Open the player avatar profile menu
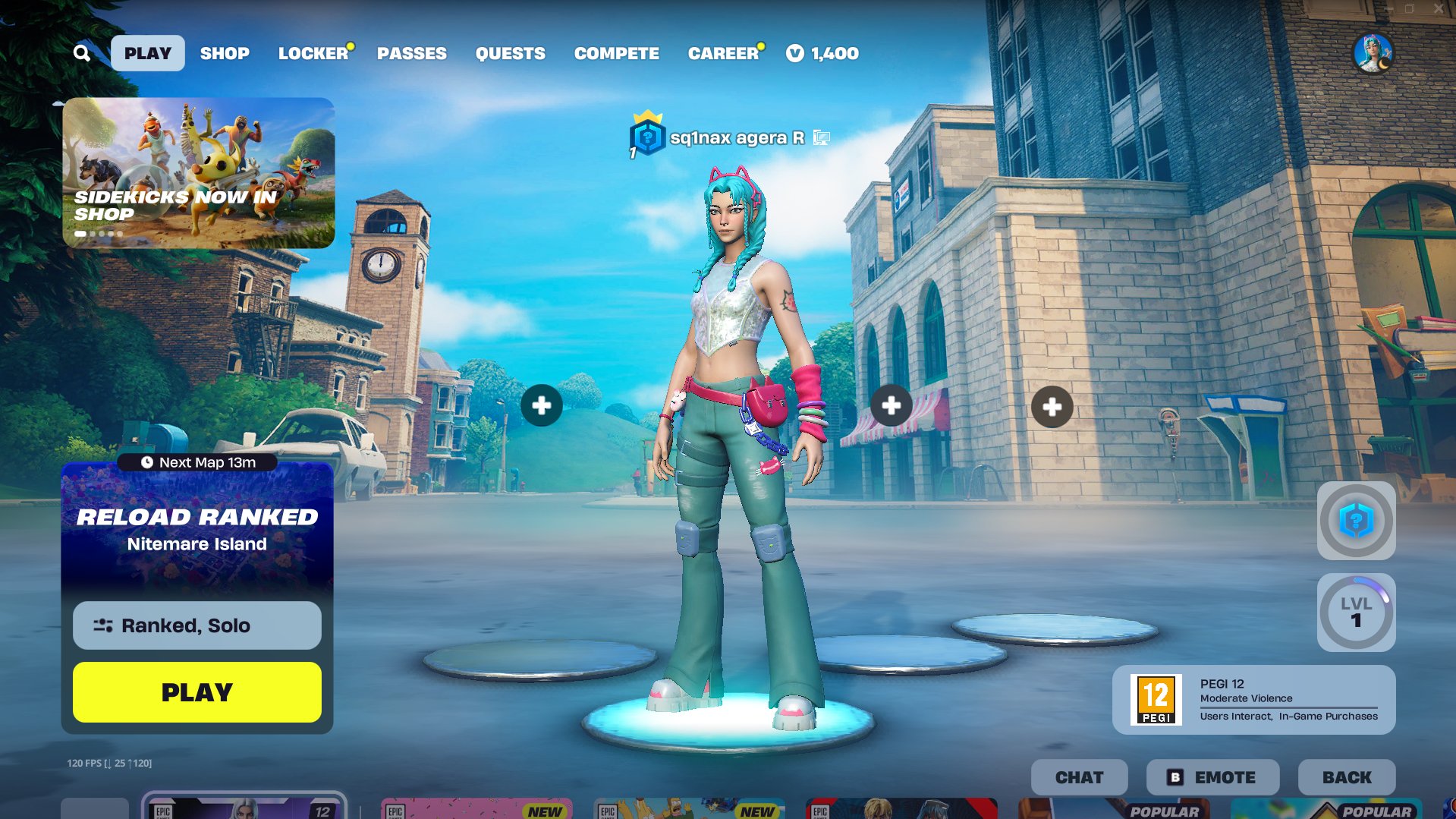 [1373, 53]
